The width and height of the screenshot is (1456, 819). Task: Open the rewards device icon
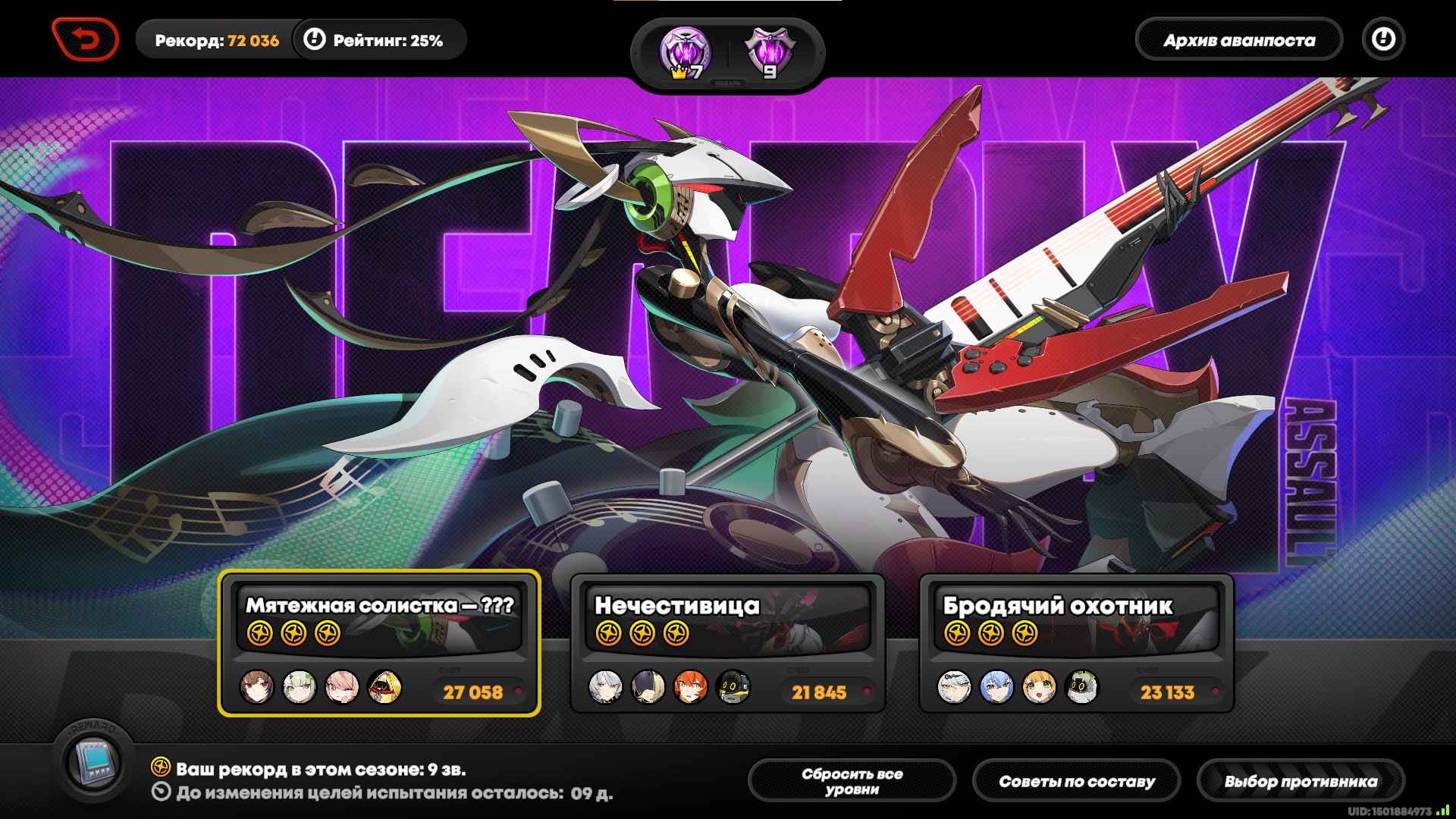95,763
